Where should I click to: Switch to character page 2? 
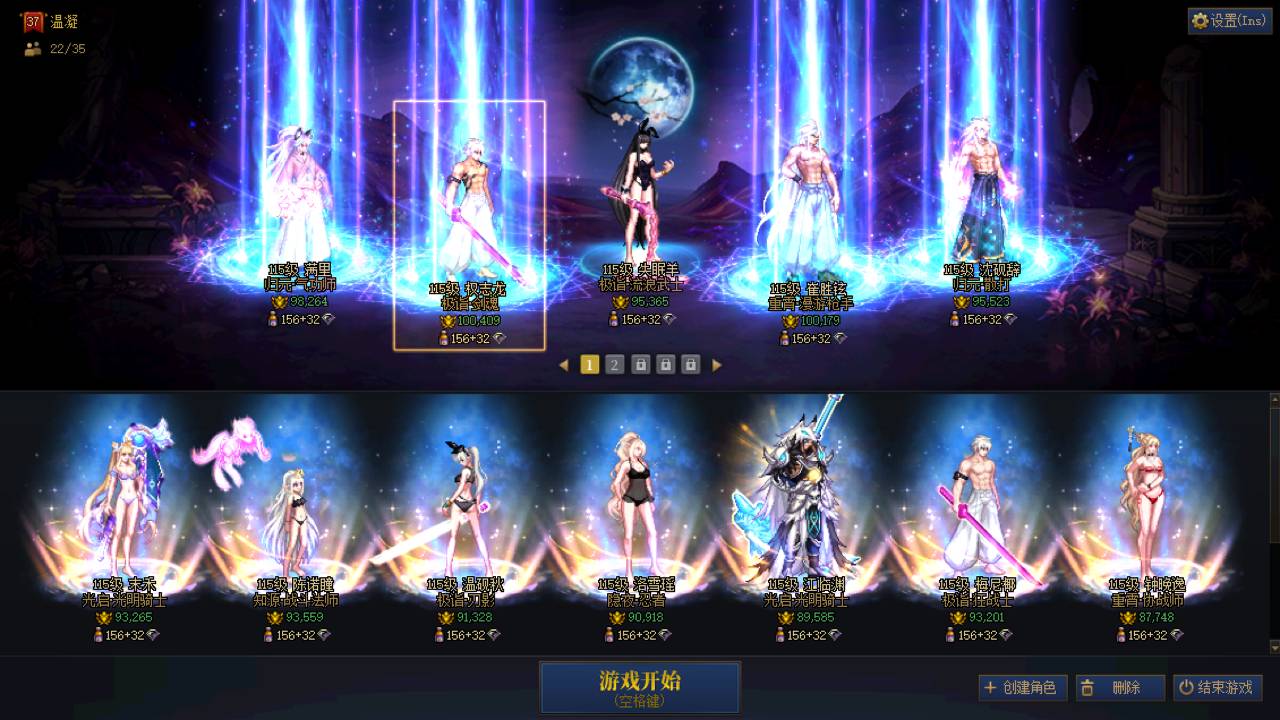pyautogui.click(x=614, y=364)
